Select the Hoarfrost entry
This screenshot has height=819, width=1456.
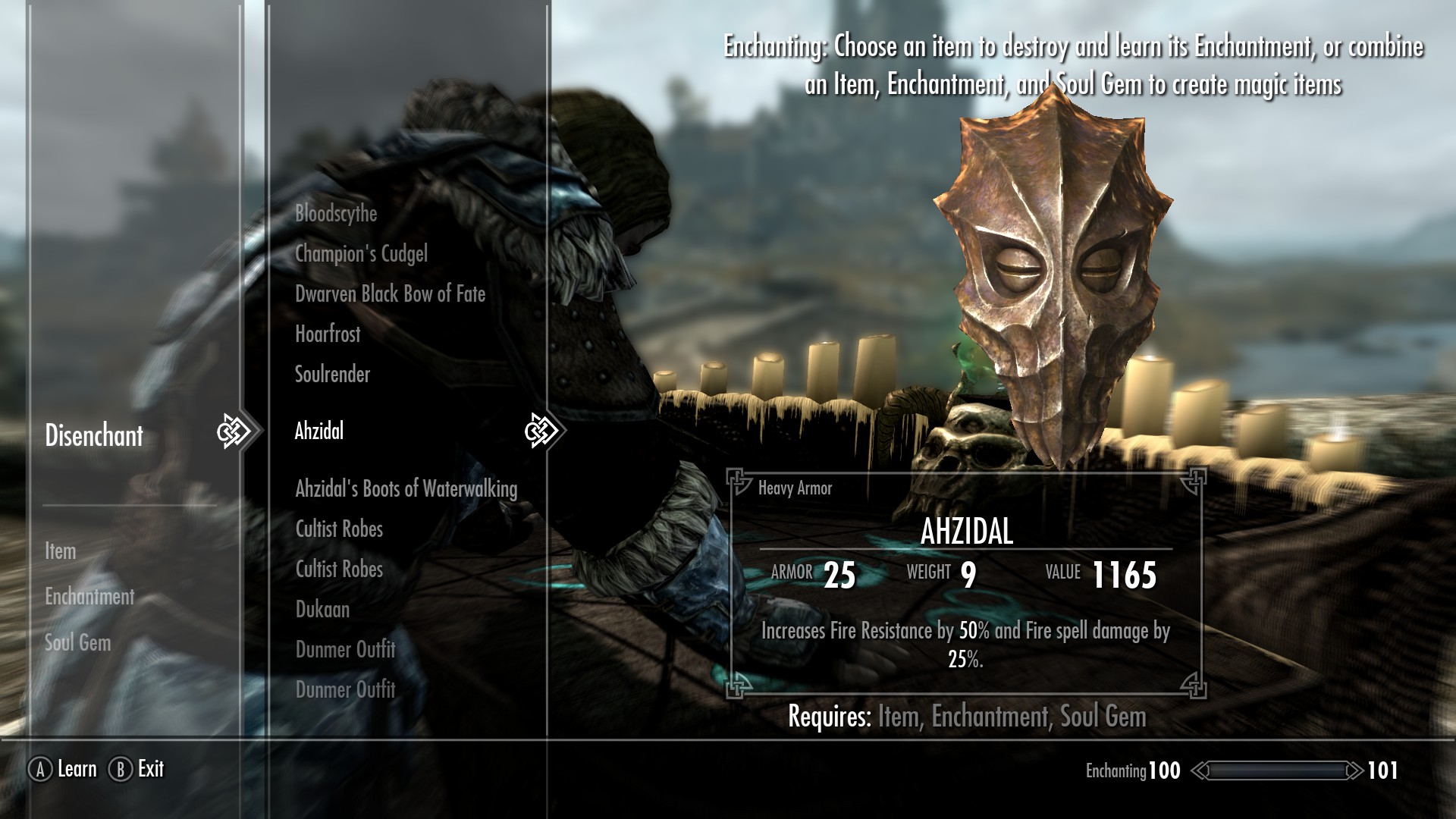328,334
